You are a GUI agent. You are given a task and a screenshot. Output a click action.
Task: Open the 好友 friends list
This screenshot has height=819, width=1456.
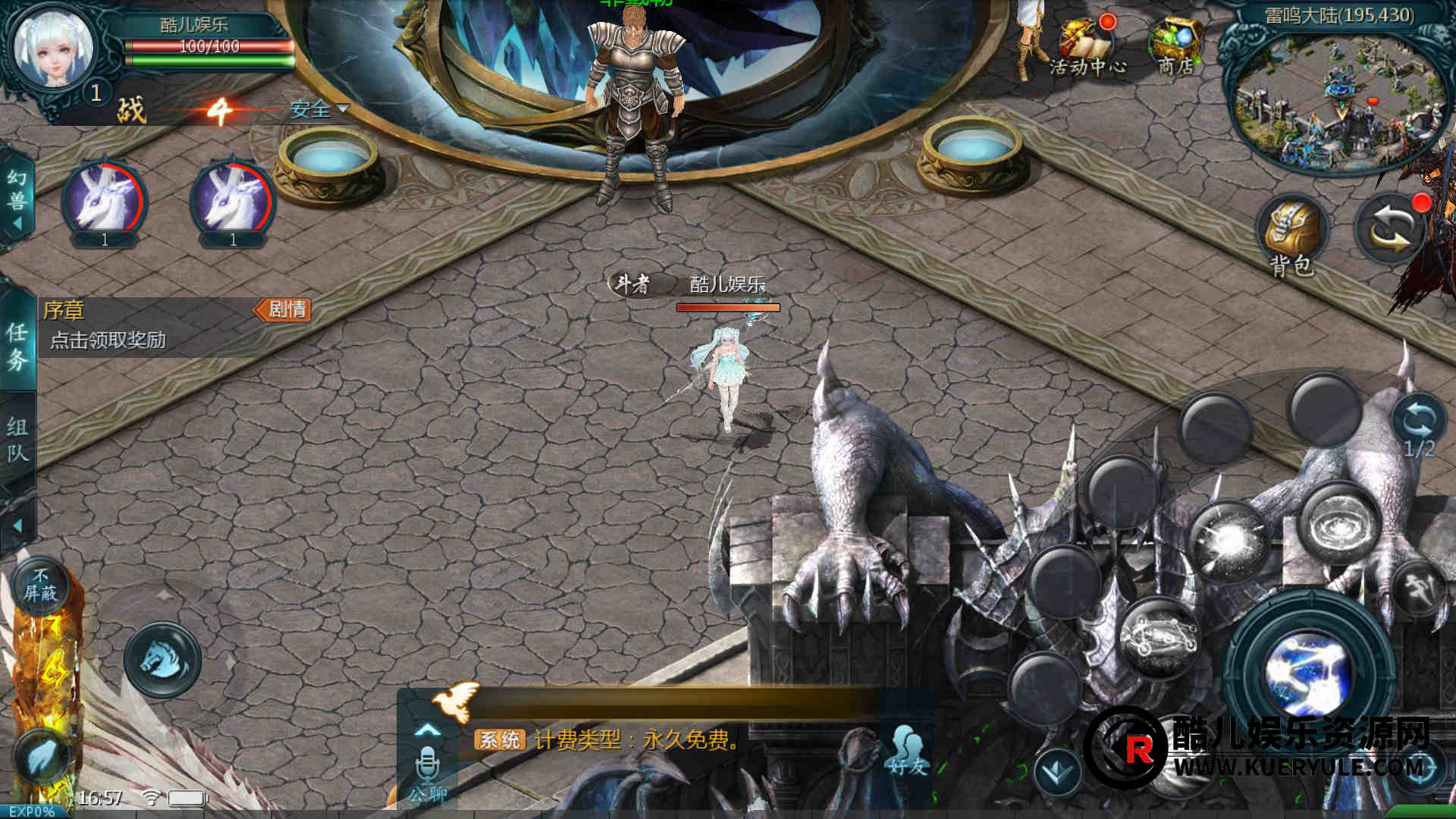(x=908, y=751)
